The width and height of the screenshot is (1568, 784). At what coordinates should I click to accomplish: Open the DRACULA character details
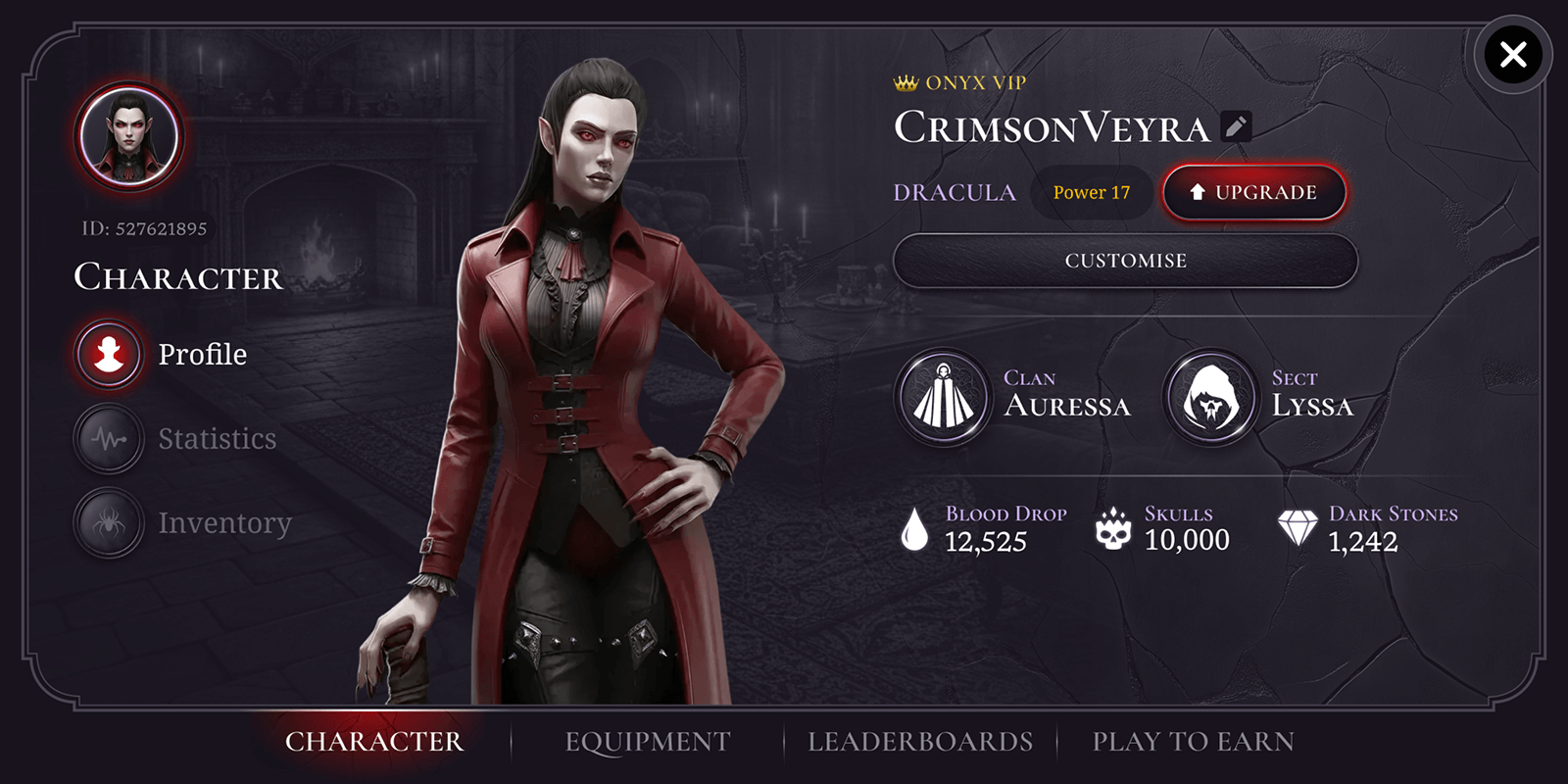click(x=955, y=192)
